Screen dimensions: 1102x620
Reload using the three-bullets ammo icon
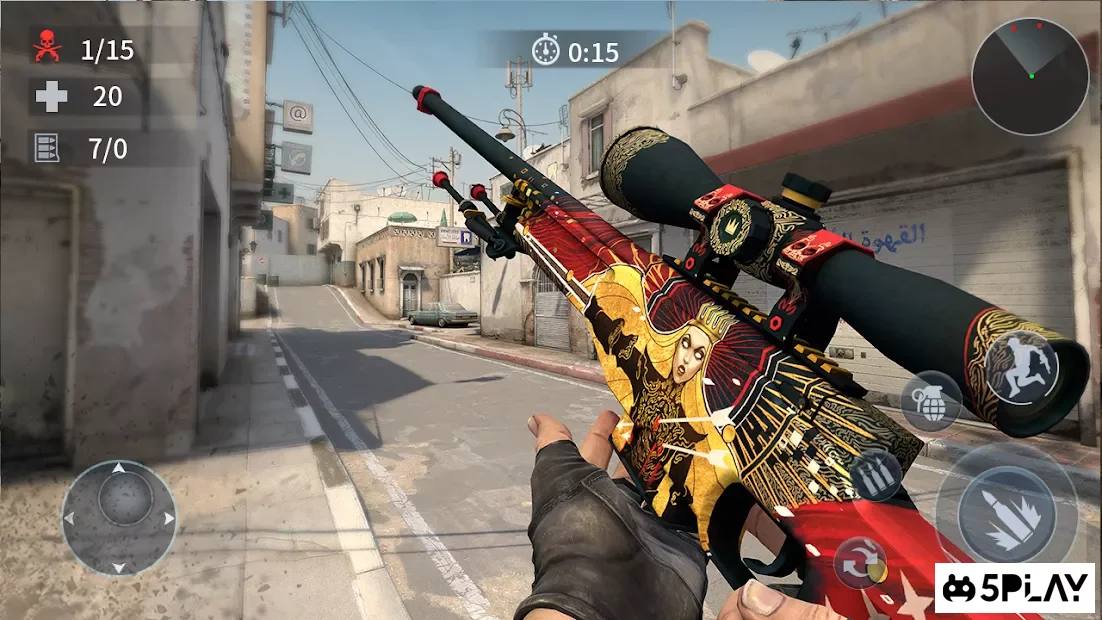point(876,476)
